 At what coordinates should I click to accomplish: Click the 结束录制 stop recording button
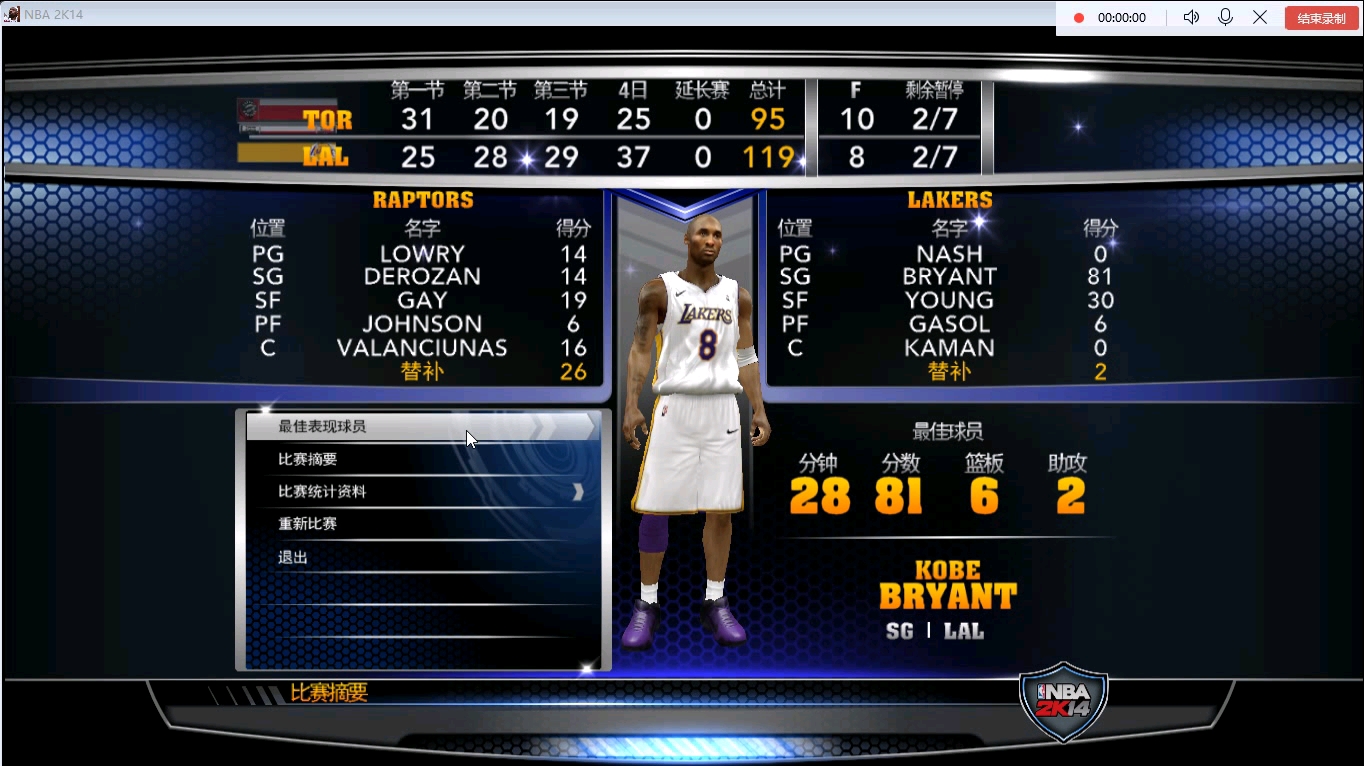[x=1321, y=18]
